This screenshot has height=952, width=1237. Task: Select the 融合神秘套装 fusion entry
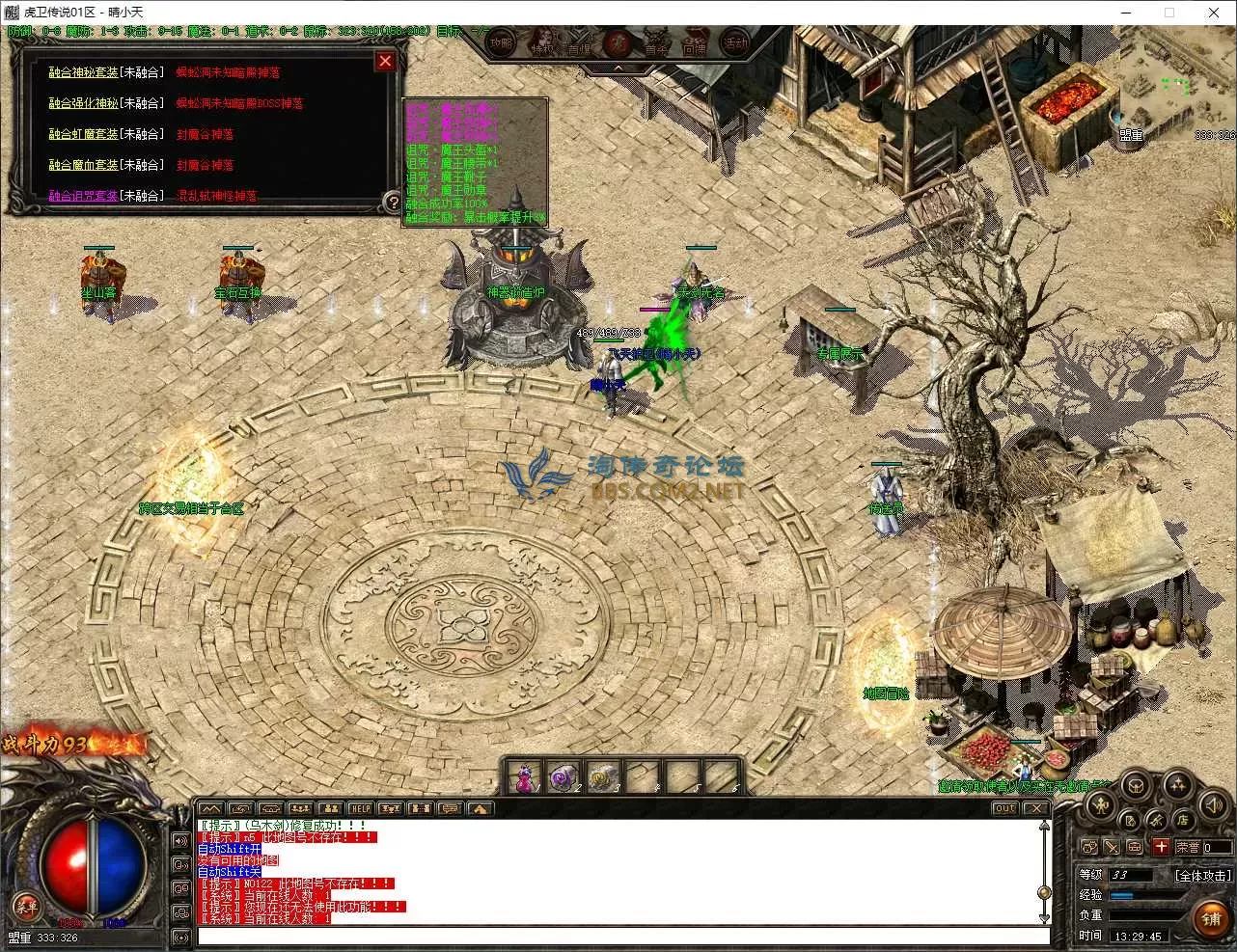click(x=84, y=72)
